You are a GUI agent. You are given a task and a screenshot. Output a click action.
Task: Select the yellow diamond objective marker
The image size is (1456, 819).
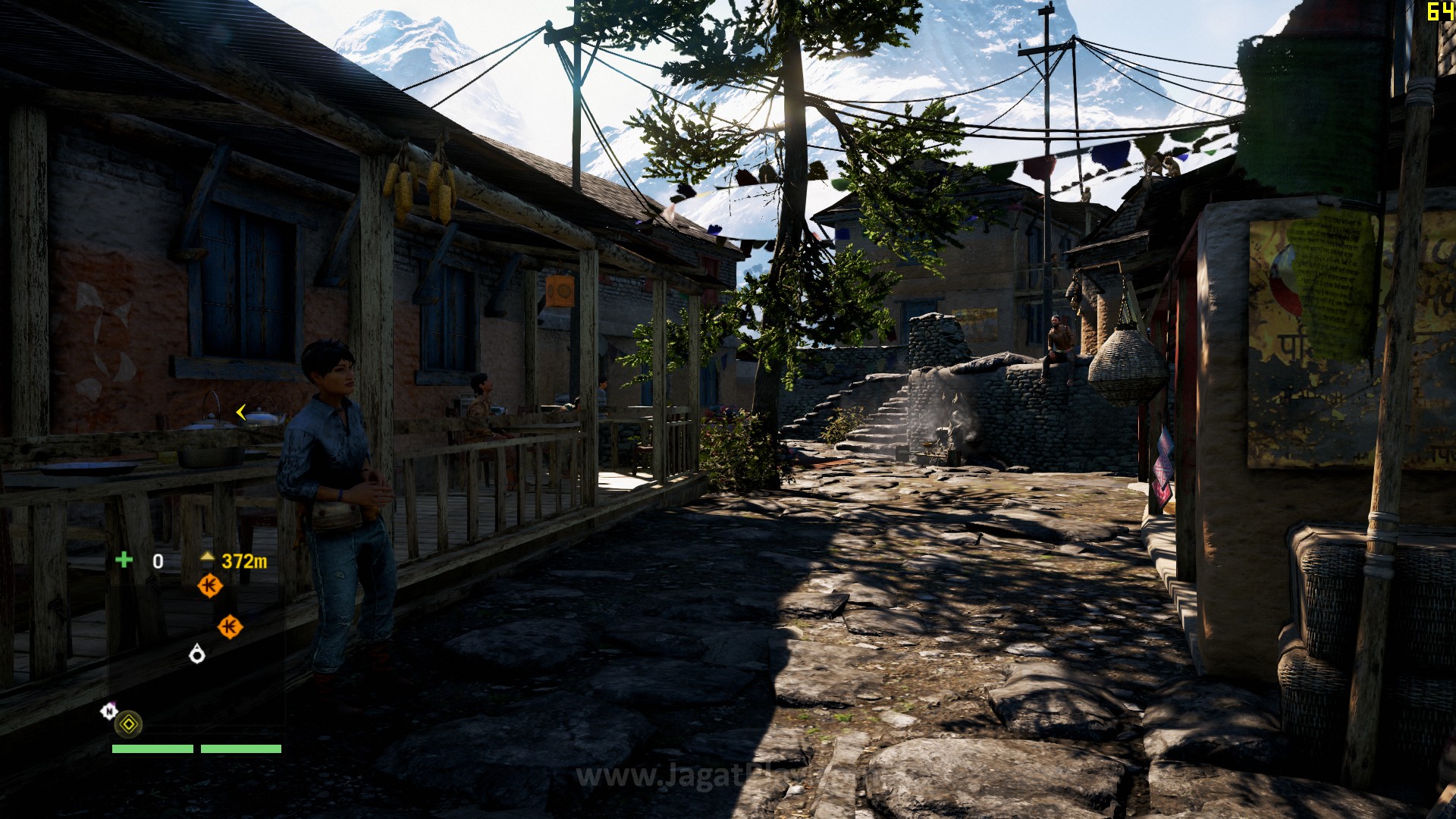pyautogui.click(x=129, y=724)
